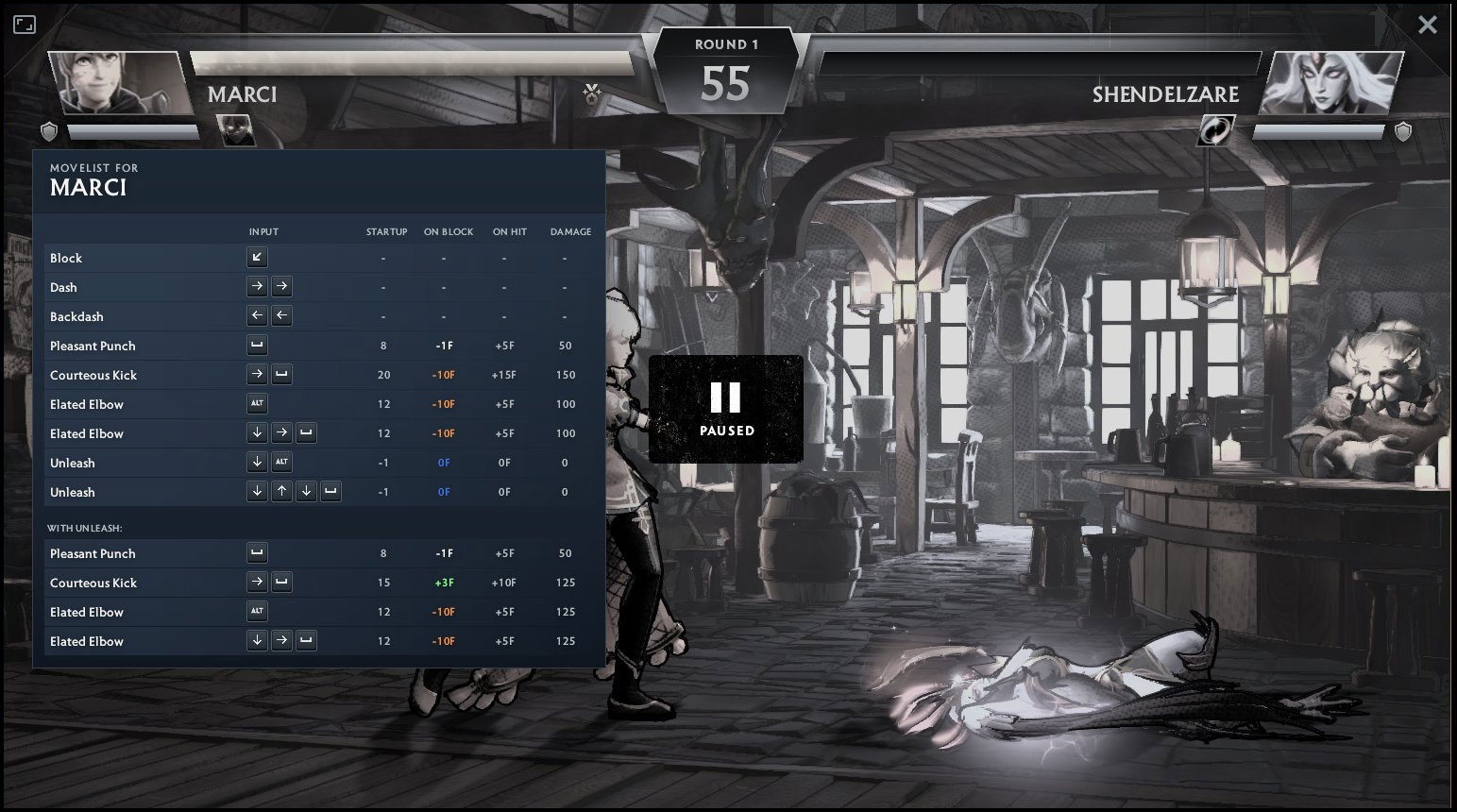Screen dimensions: 1457x812
Task: Click Shendelzare's character portrait
Action: 1332,84
